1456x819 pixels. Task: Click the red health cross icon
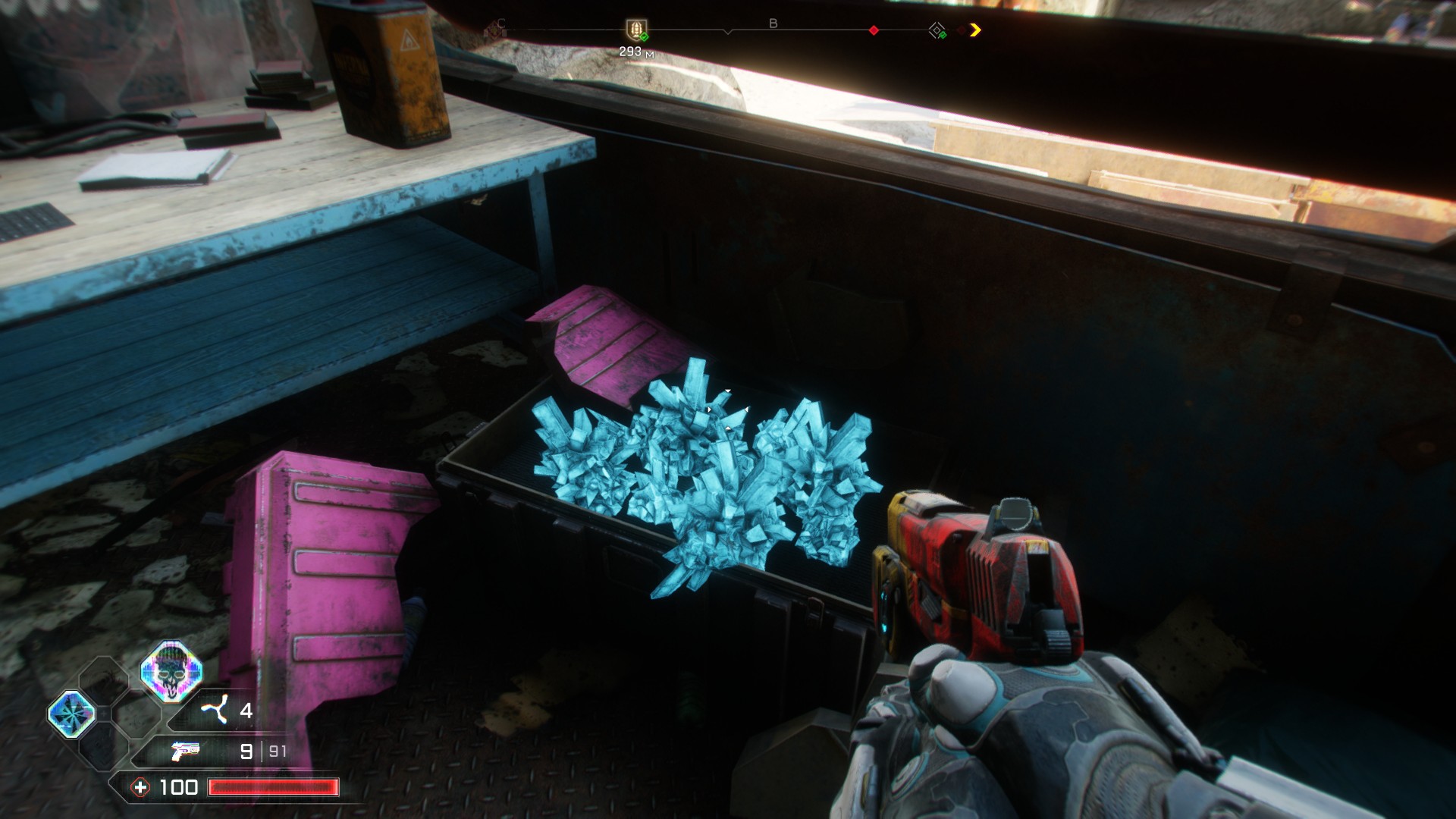click(x=140, y=787)
